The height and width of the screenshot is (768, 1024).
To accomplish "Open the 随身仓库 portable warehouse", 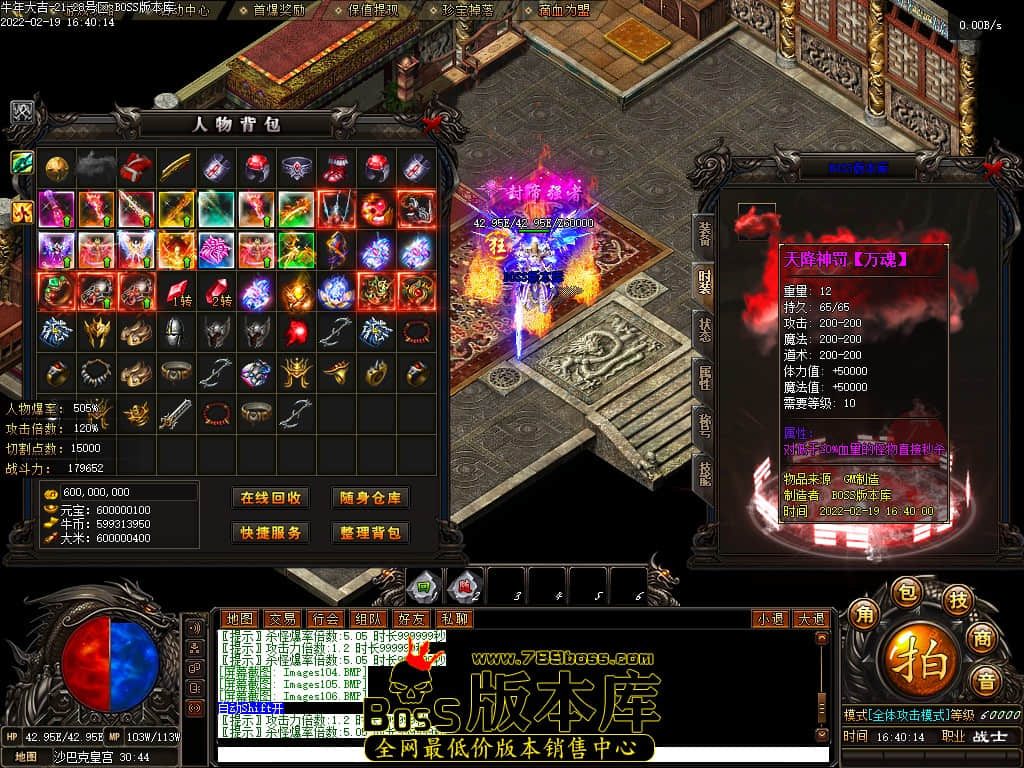I will pyautogui.click(x=370, y=498).
